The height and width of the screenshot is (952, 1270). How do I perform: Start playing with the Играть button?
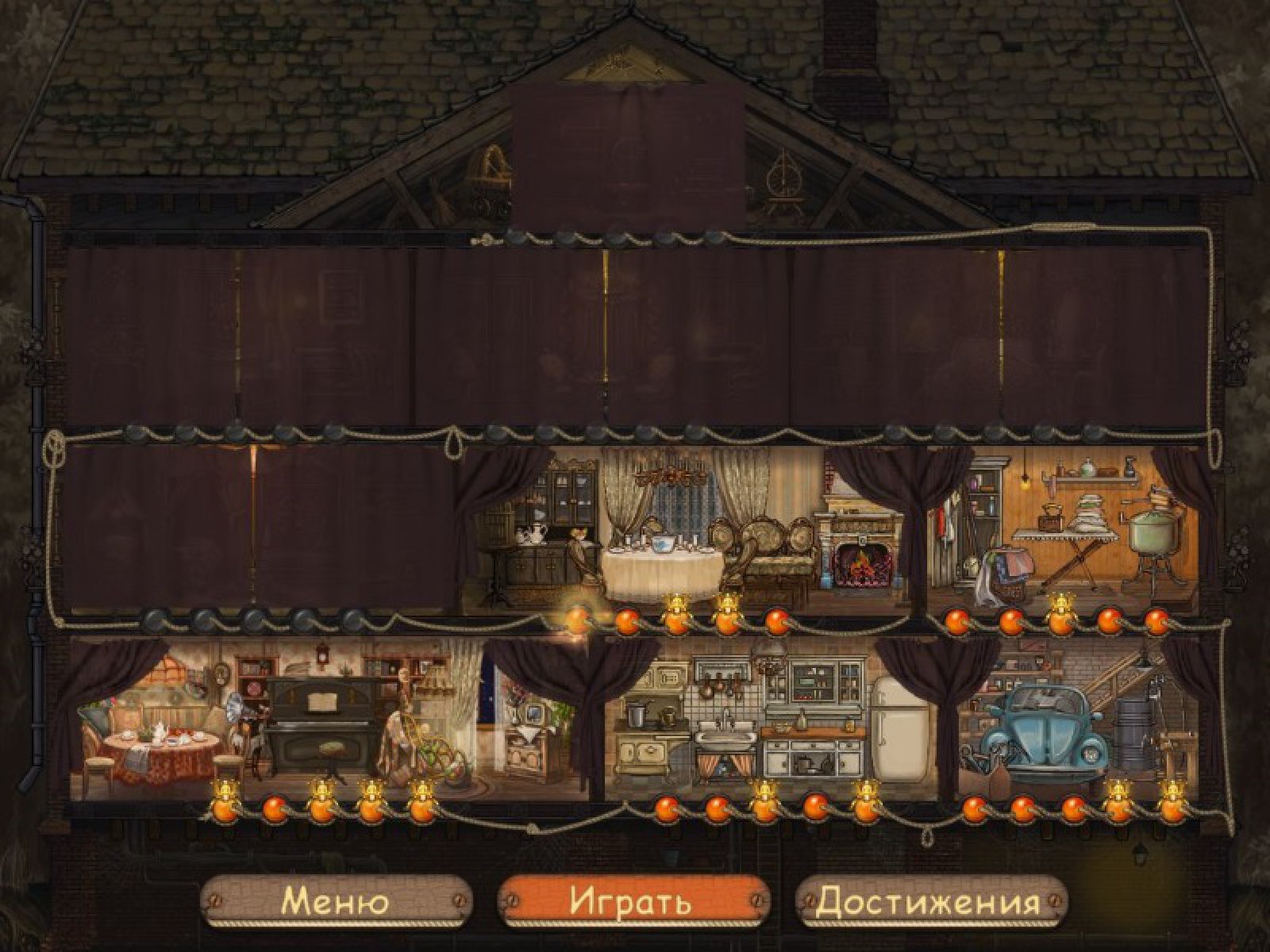631,902
